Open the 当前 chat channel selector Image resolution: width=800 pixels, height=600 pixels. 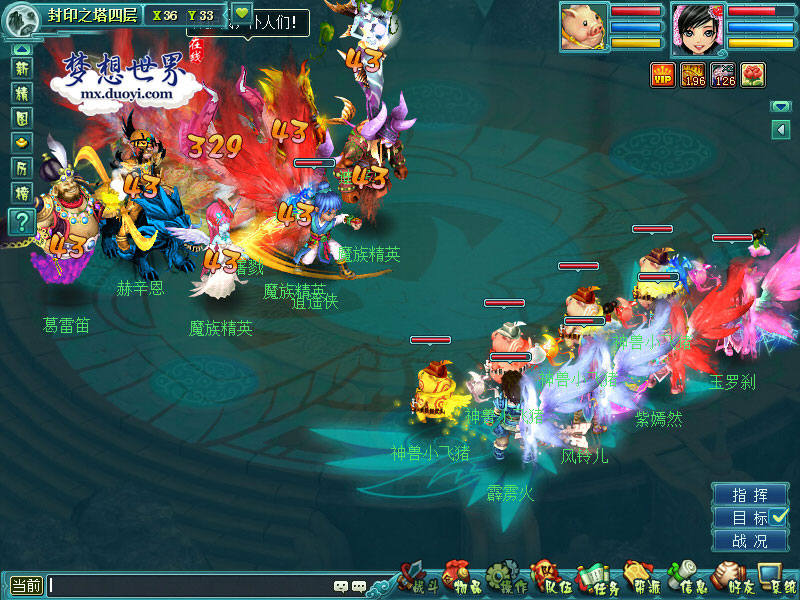[27, 586]
